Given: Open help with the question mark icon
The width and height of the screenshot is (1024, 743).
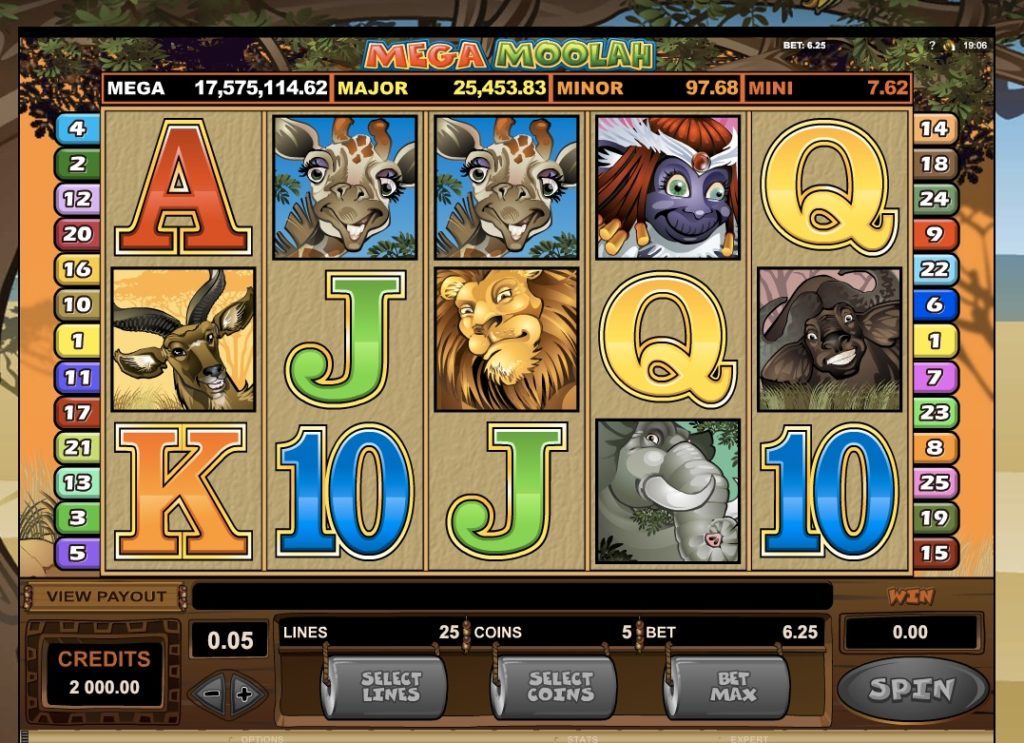Looking at the screenshot, I should (x=932, y=45).
